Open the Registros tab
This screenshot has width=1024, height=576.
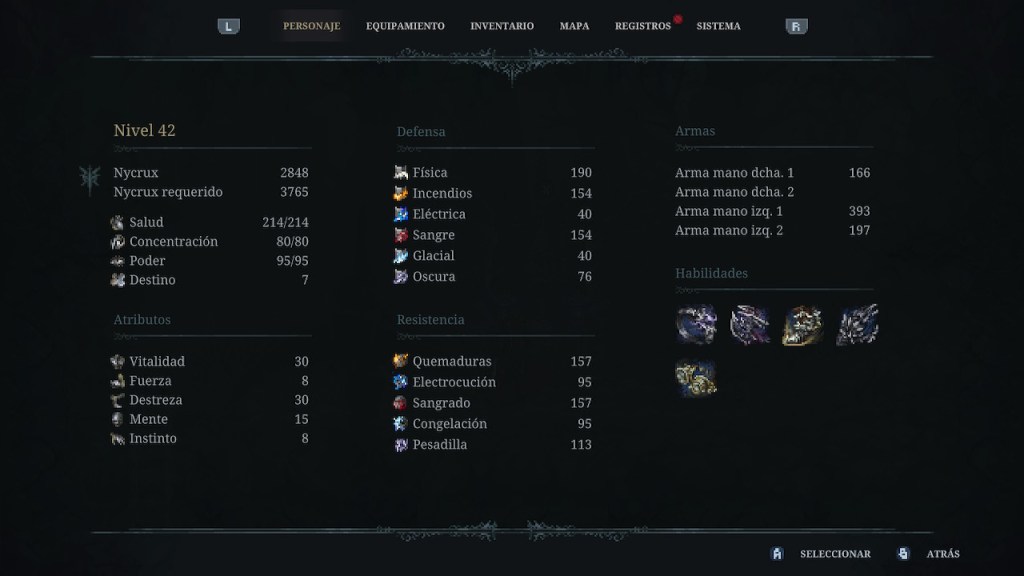(642, 26)
